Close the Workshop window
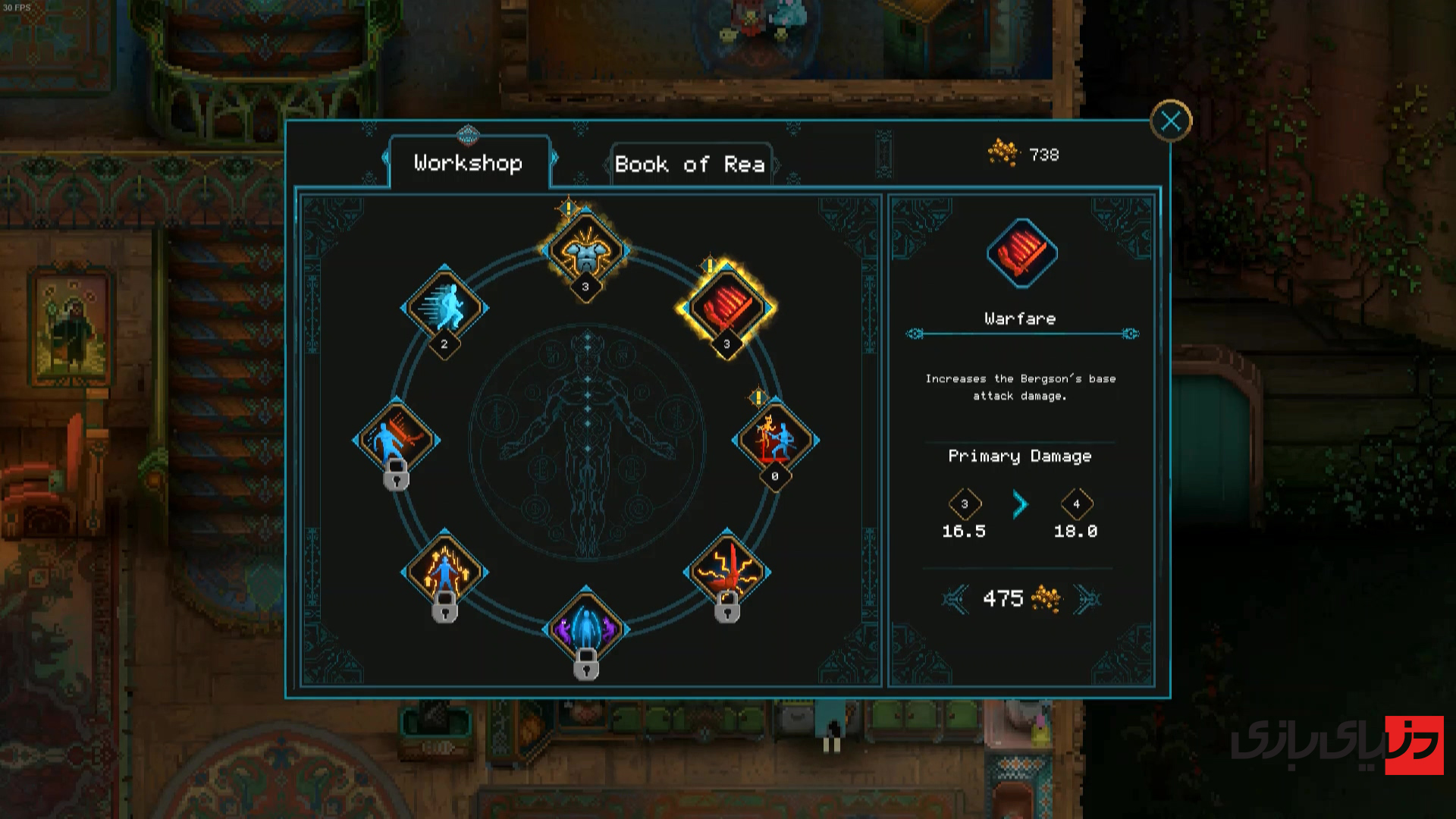 coord(1170,121)
